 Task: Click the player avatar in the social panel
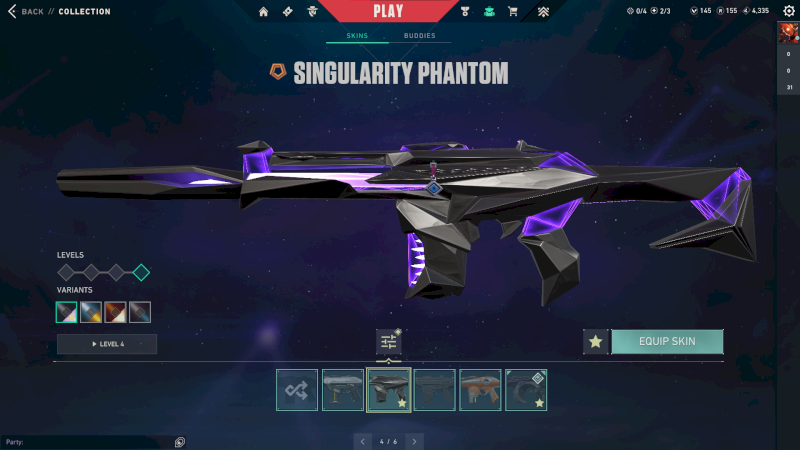click(x=789, y=33)
